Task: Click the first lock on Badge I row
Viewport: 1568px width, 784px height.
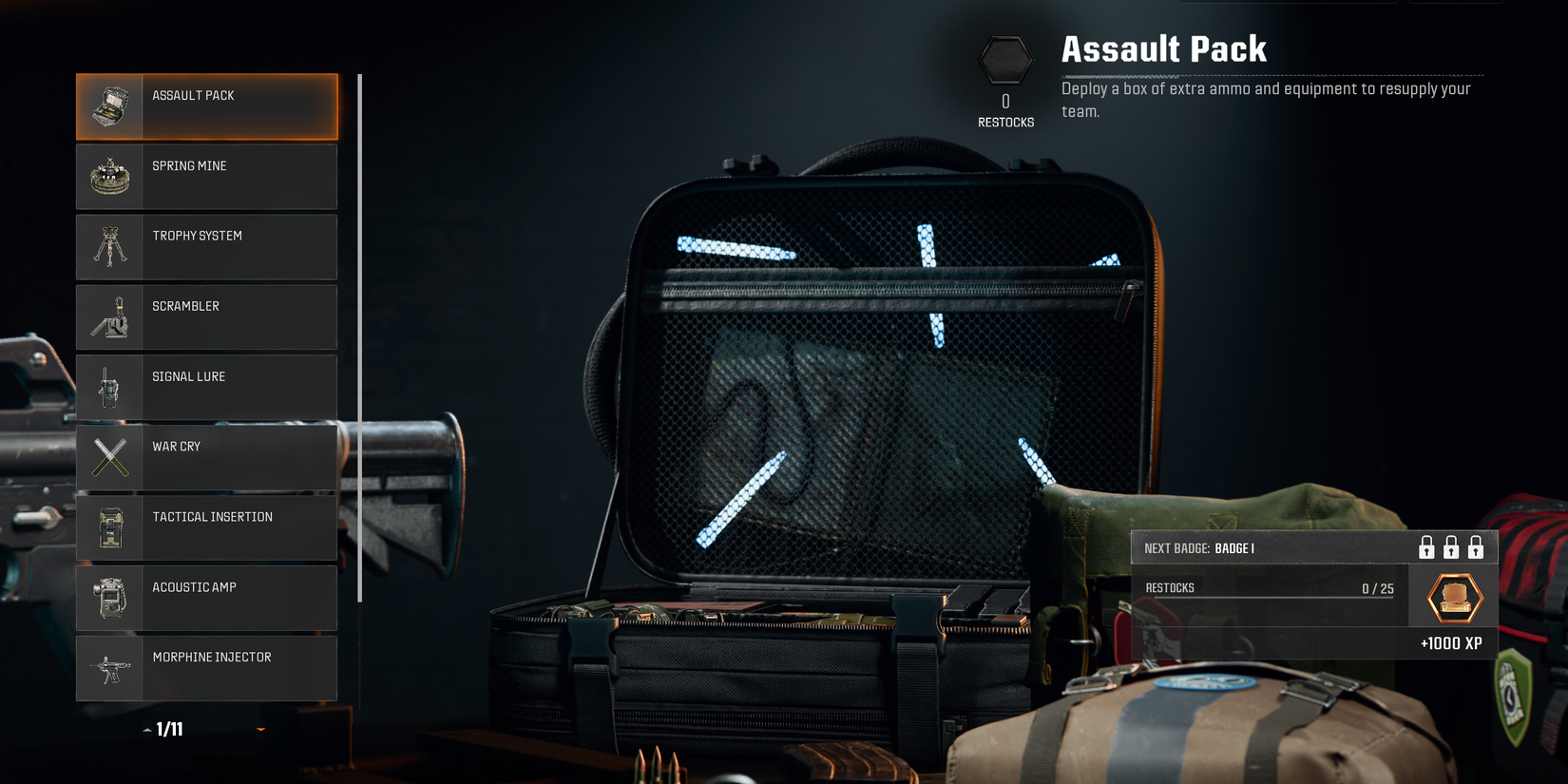Action: 1425,547
